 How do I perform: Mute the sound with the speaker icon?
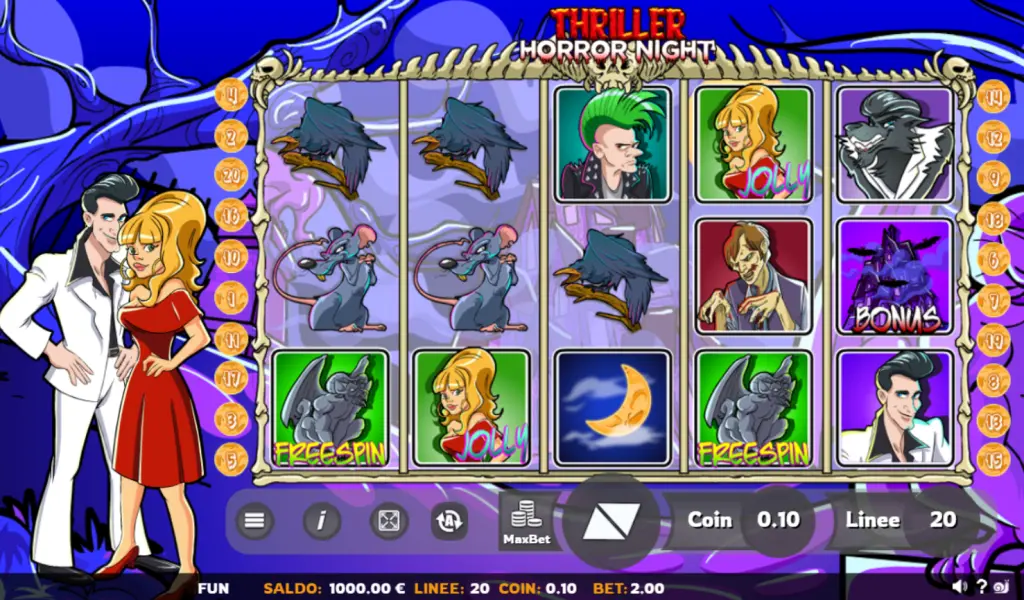960,586
